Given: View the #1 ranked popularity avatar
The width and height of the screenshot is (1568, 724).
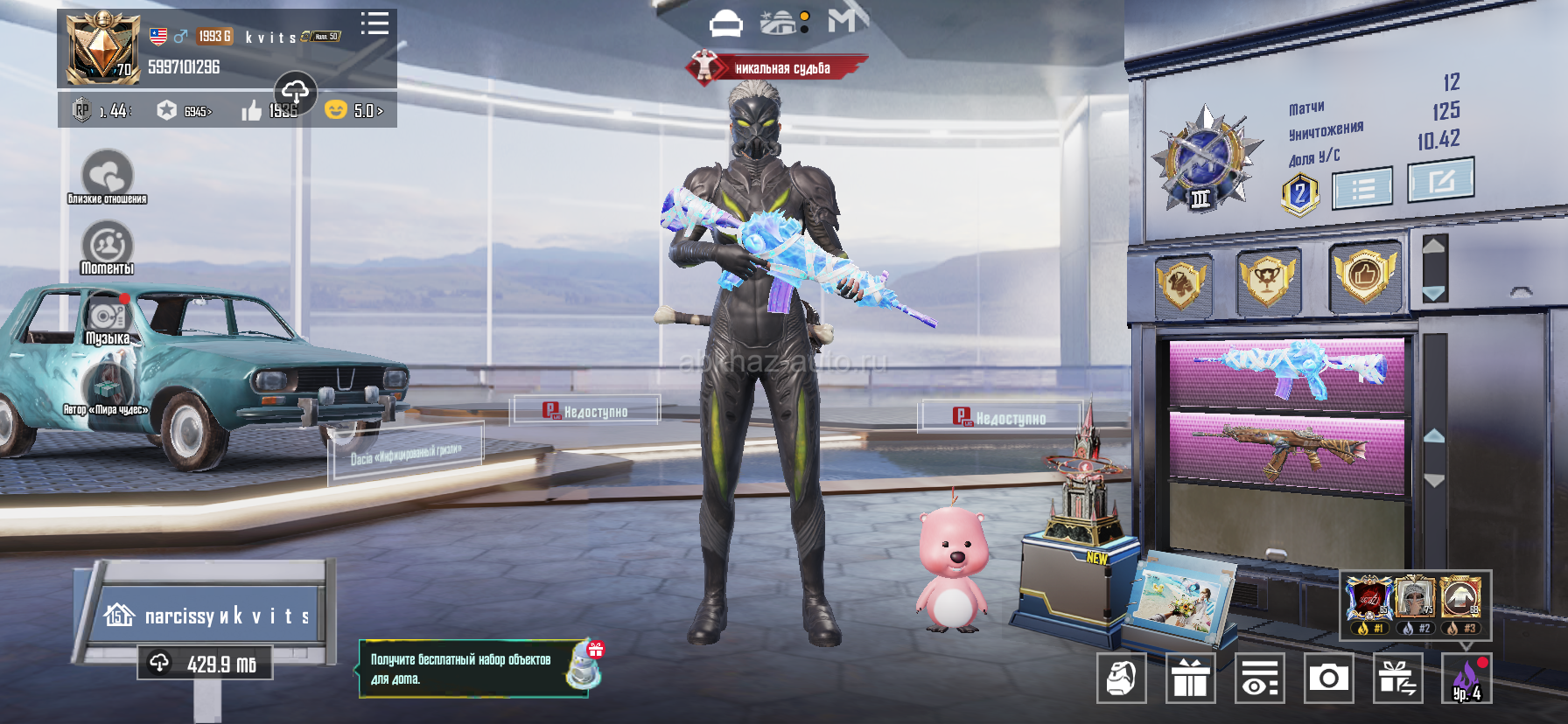Looking at the screenshot, I should (x=1368, y=600).
